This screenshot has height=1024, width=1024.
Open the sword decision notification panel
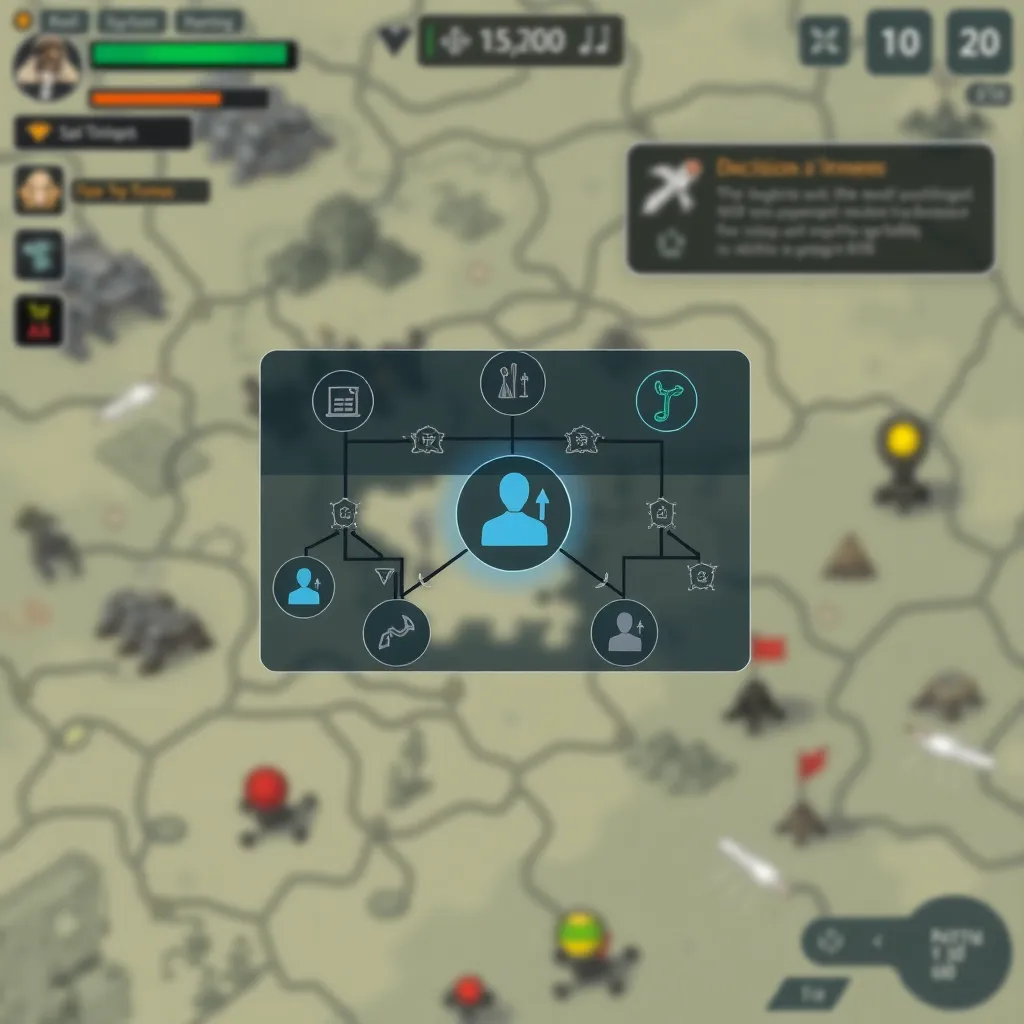[x=810, y=208]
